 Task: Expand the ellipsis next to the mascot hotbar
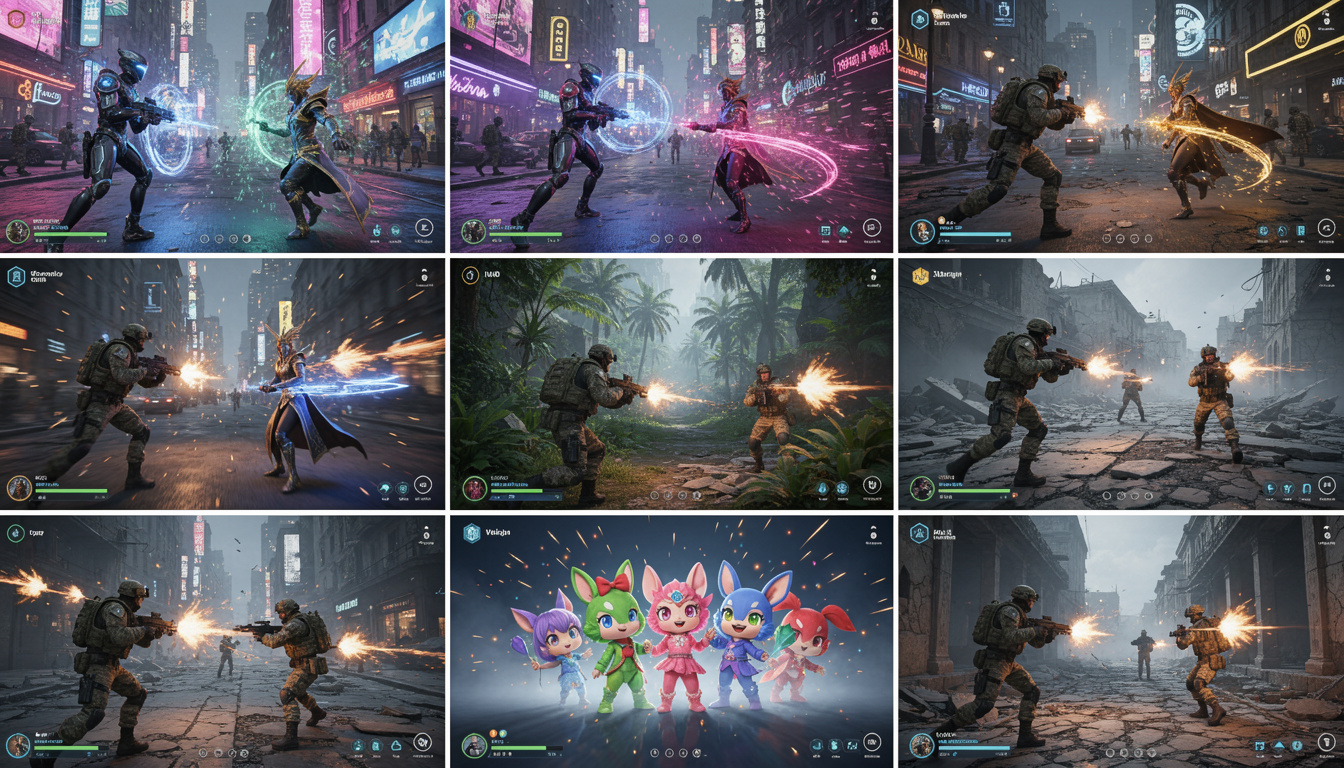tap(705, 753)
